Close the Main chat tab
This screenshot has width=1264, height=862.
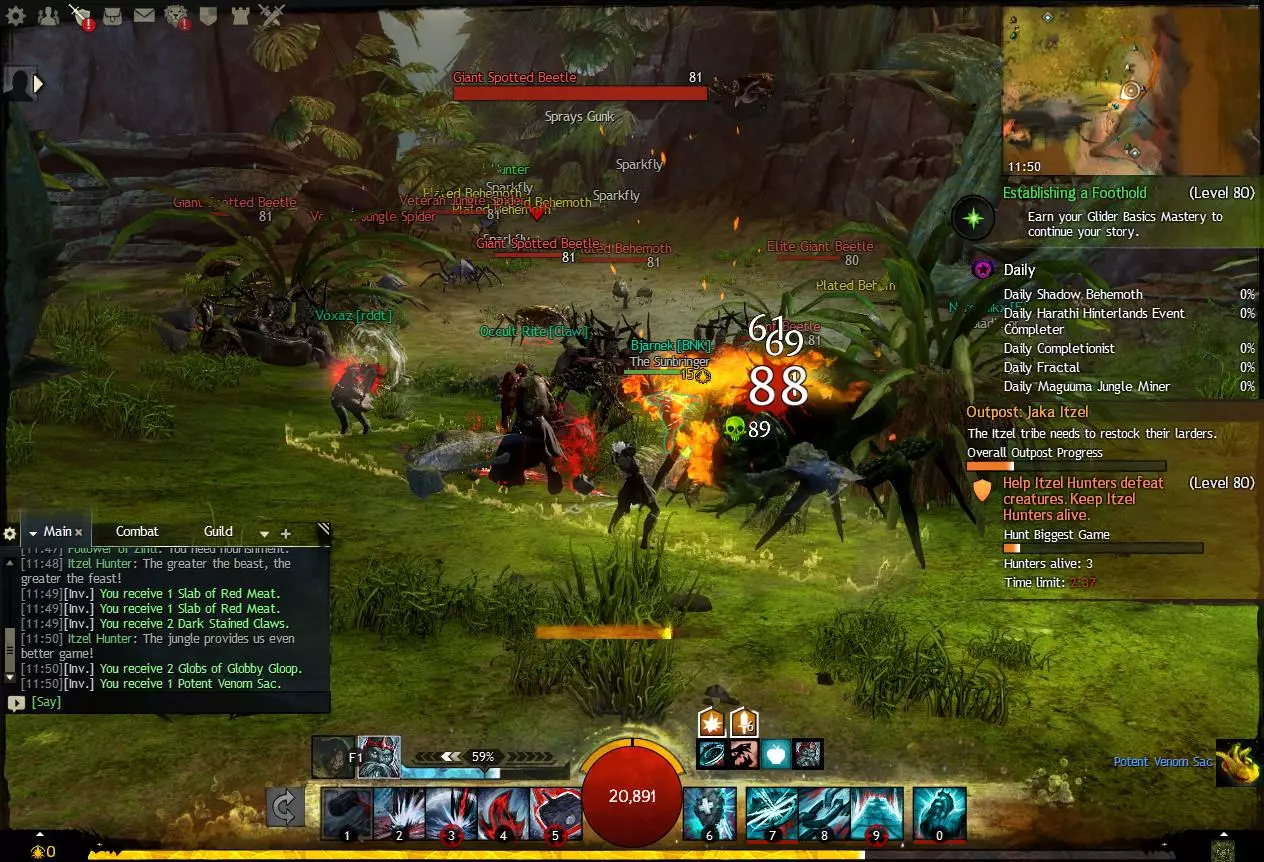pos(79,533)
